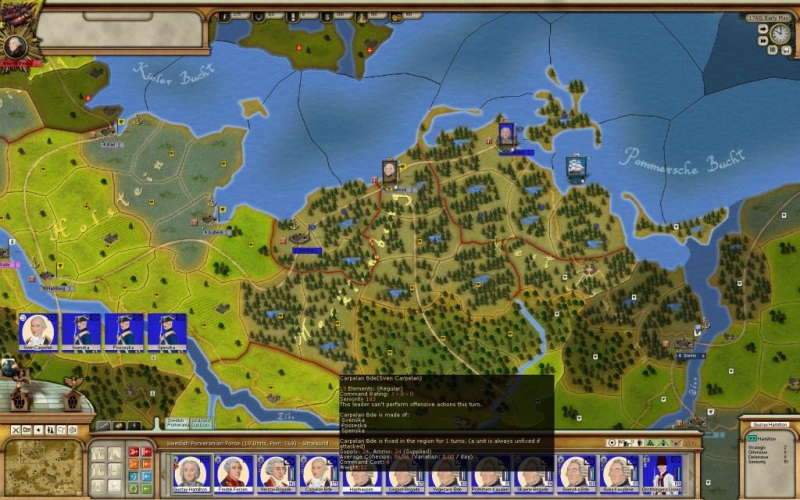800x500 pixels.
Task: Select the sailing ship fleet in Pommersche Bucht
Action: pyautogui.click(x=576, y=167)
